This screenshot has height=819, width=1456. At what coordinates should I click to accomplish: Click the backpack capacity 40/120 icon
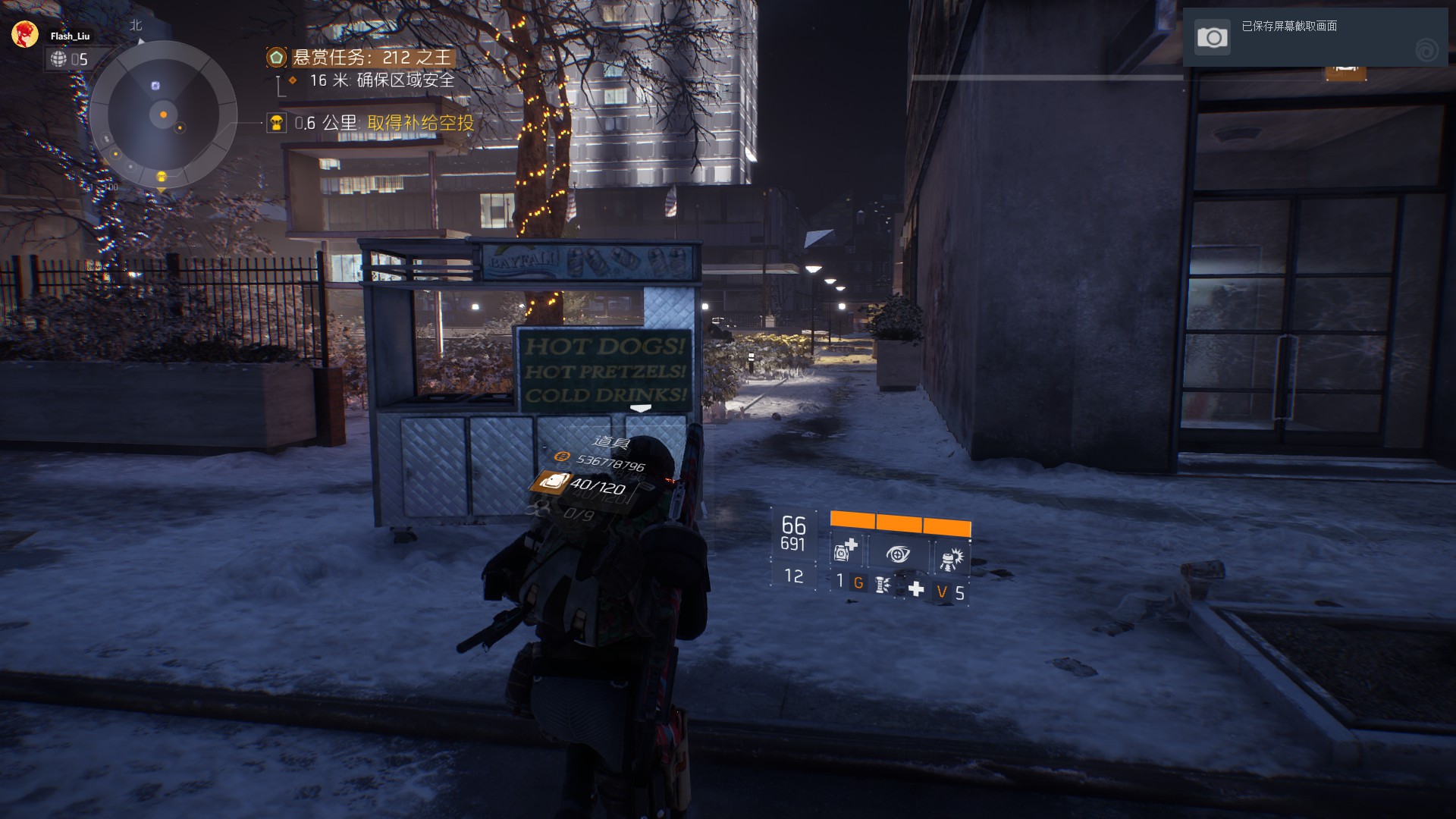pos(550,483)
